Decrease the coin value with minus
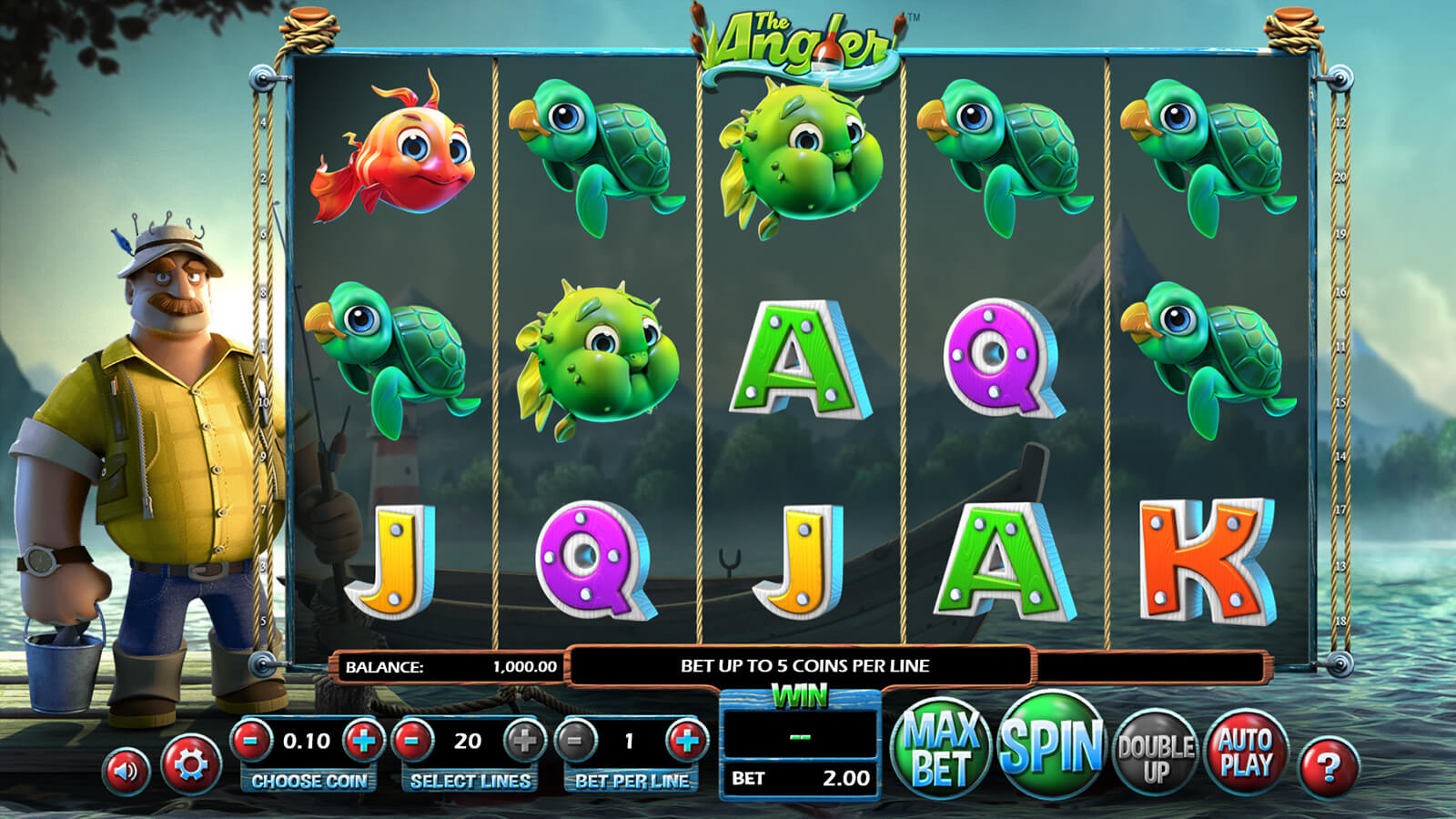 pyautogui.click(x=252, y=741)
